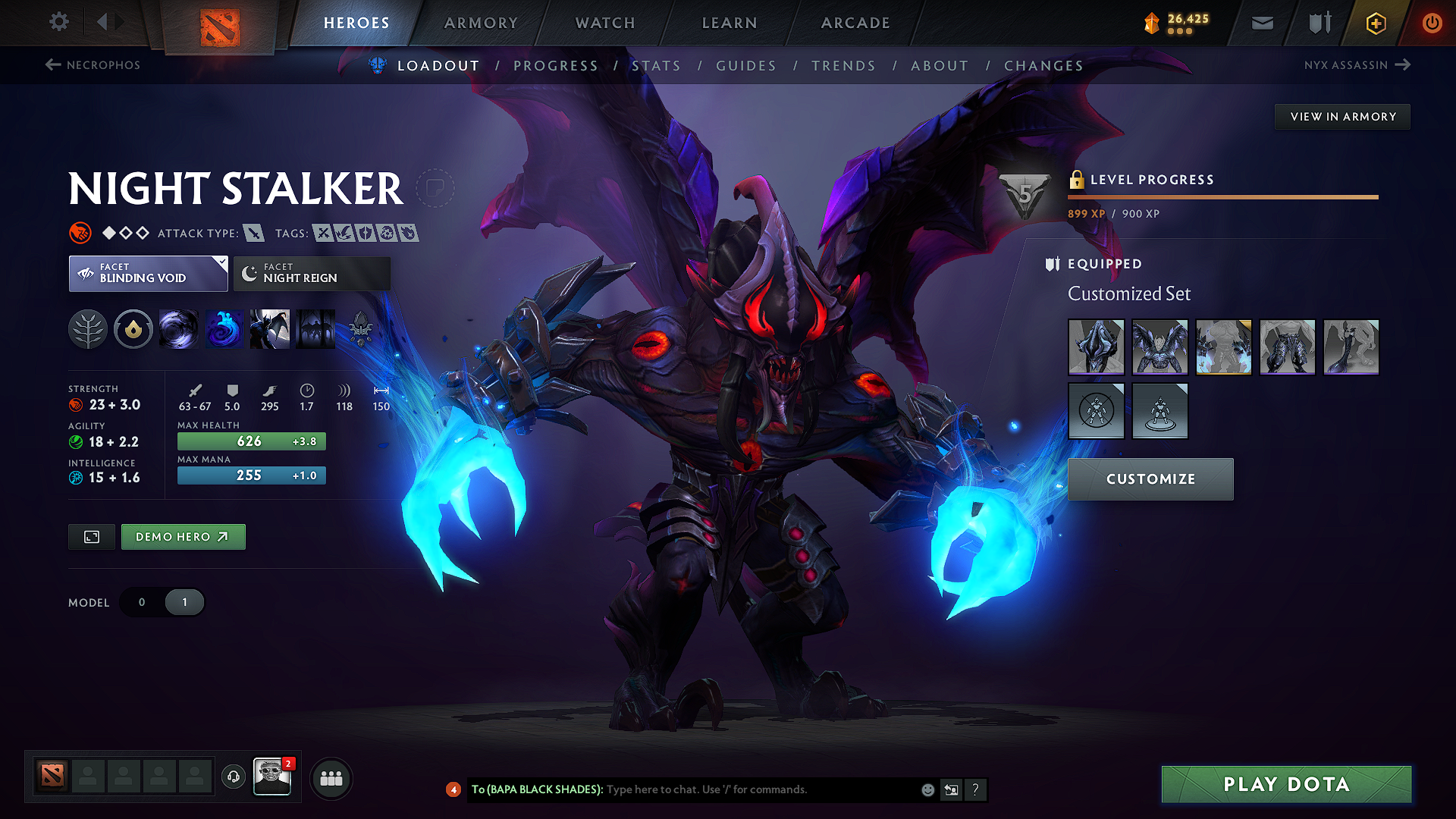Screen dimensions: 1456x819
Task: Open the Crippling Fear ability icon
Action: [224, 329]
